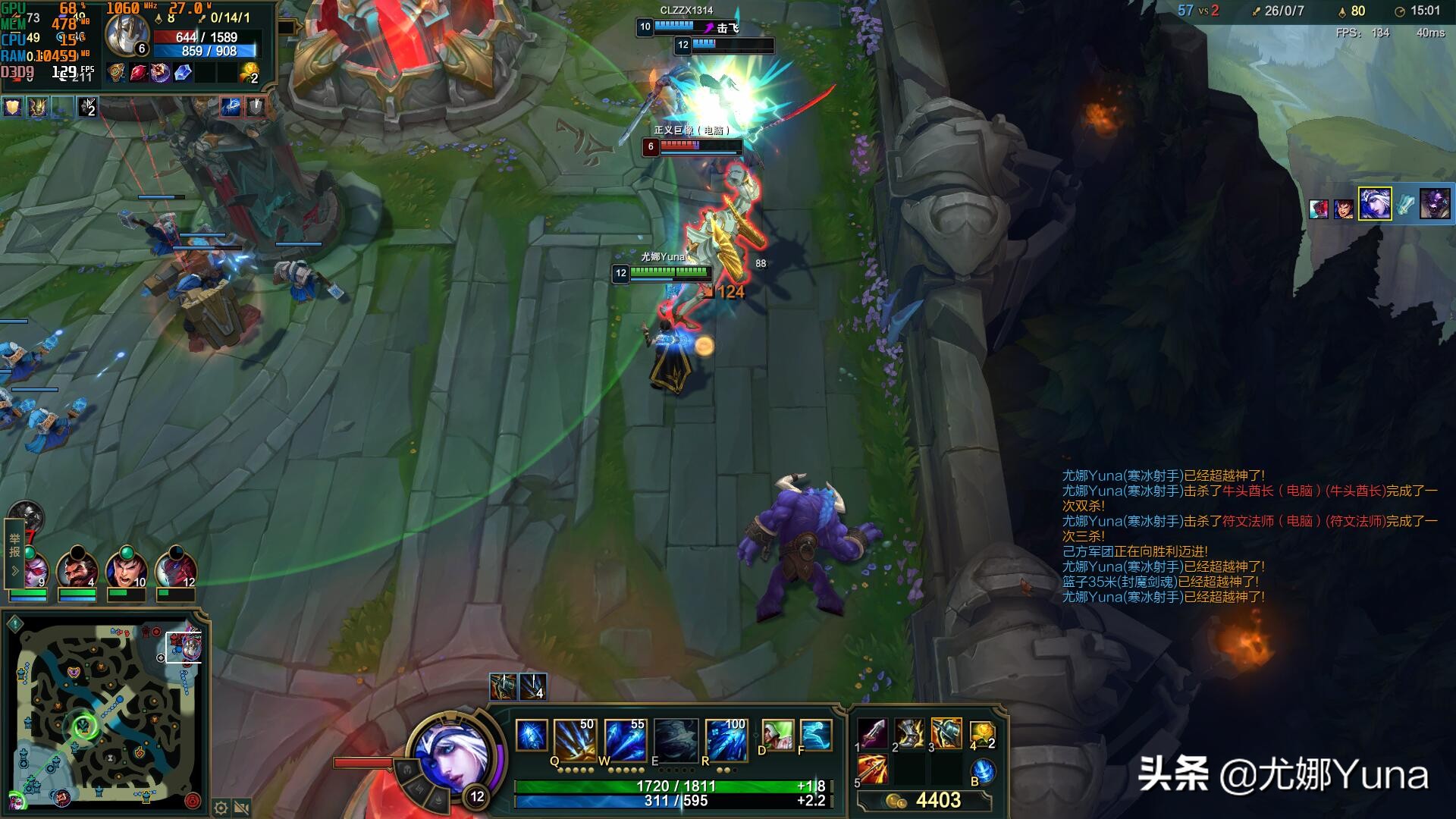Open the 举报 report panel tab

14,546
